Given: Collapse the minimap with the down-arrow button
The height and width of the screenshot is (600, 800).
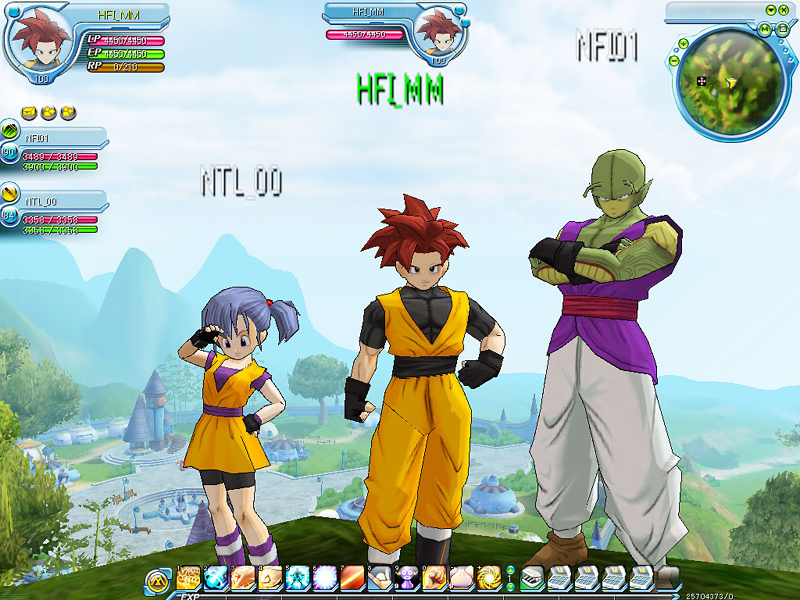Looking at the screenshot, I should pos(771,10).
